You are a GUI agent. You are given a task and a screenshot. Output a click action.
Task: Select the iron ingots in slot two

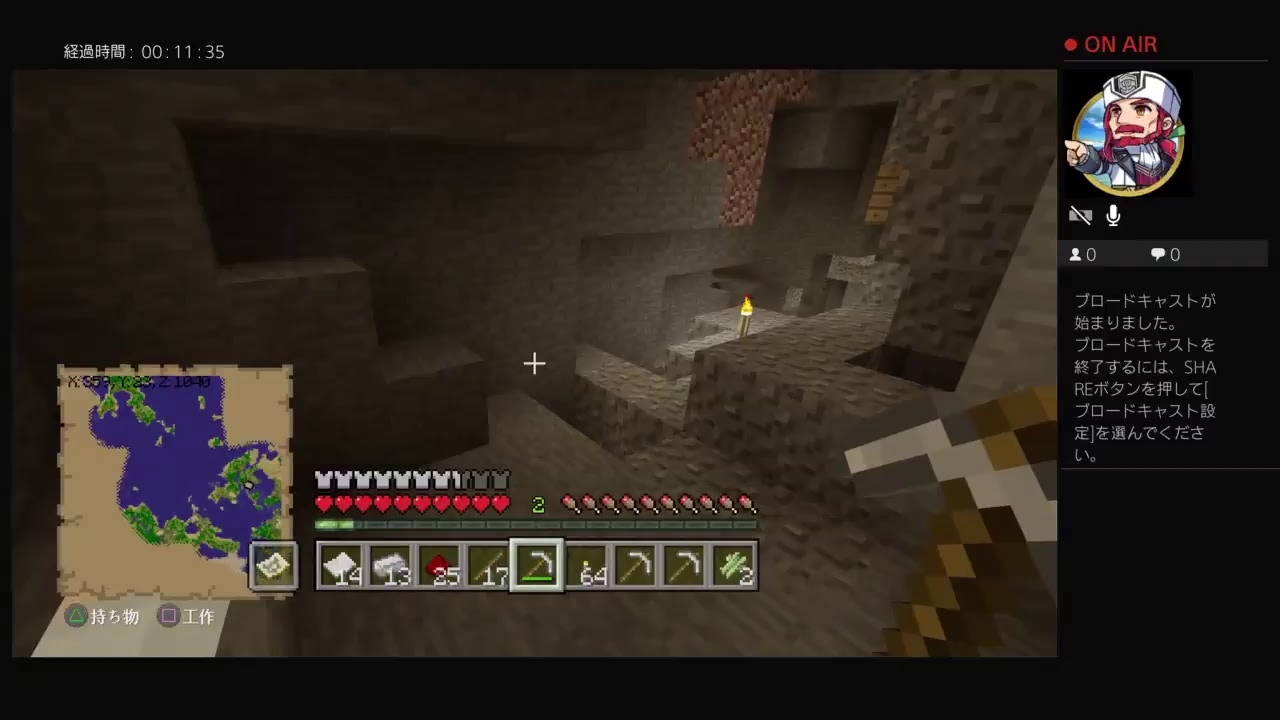[390, 565]
